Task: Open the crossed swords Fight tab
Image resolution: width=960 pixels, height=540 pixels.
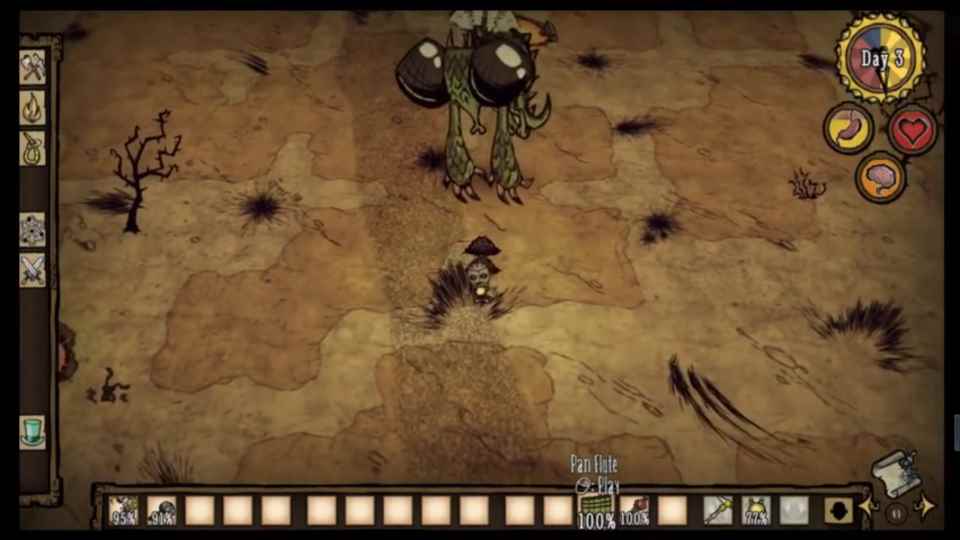Action: pos(33,269)
